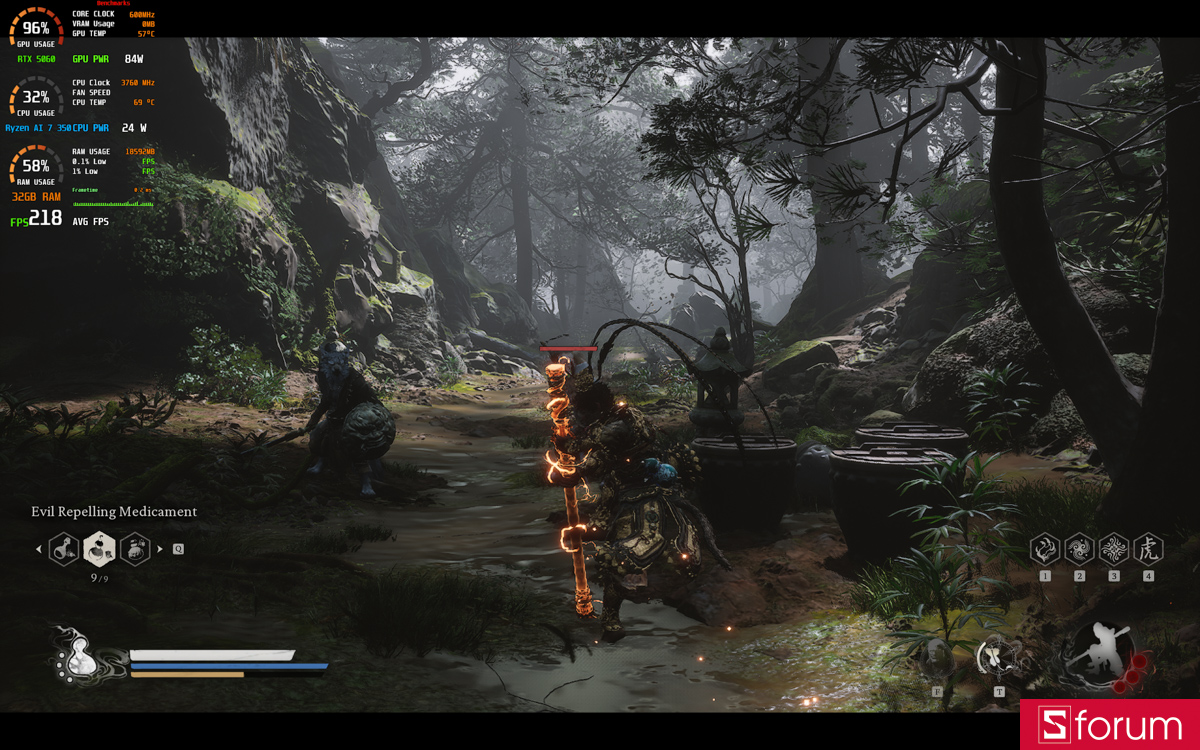Drink from the healing gourd icon

(x=78, y=657)
